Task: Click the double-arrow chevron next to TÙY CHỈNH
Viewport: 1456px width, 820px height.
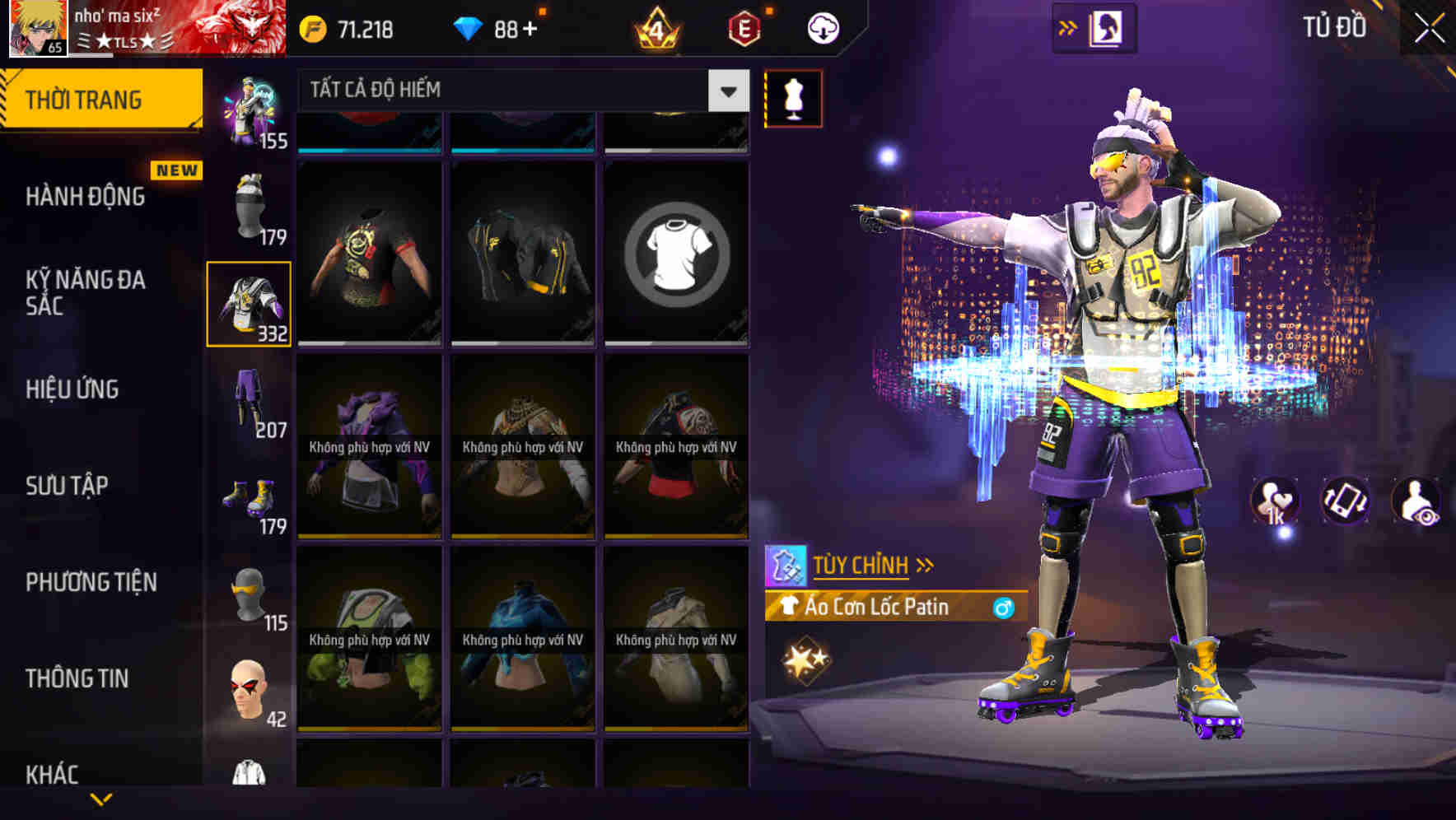Action: click(926, 564)
